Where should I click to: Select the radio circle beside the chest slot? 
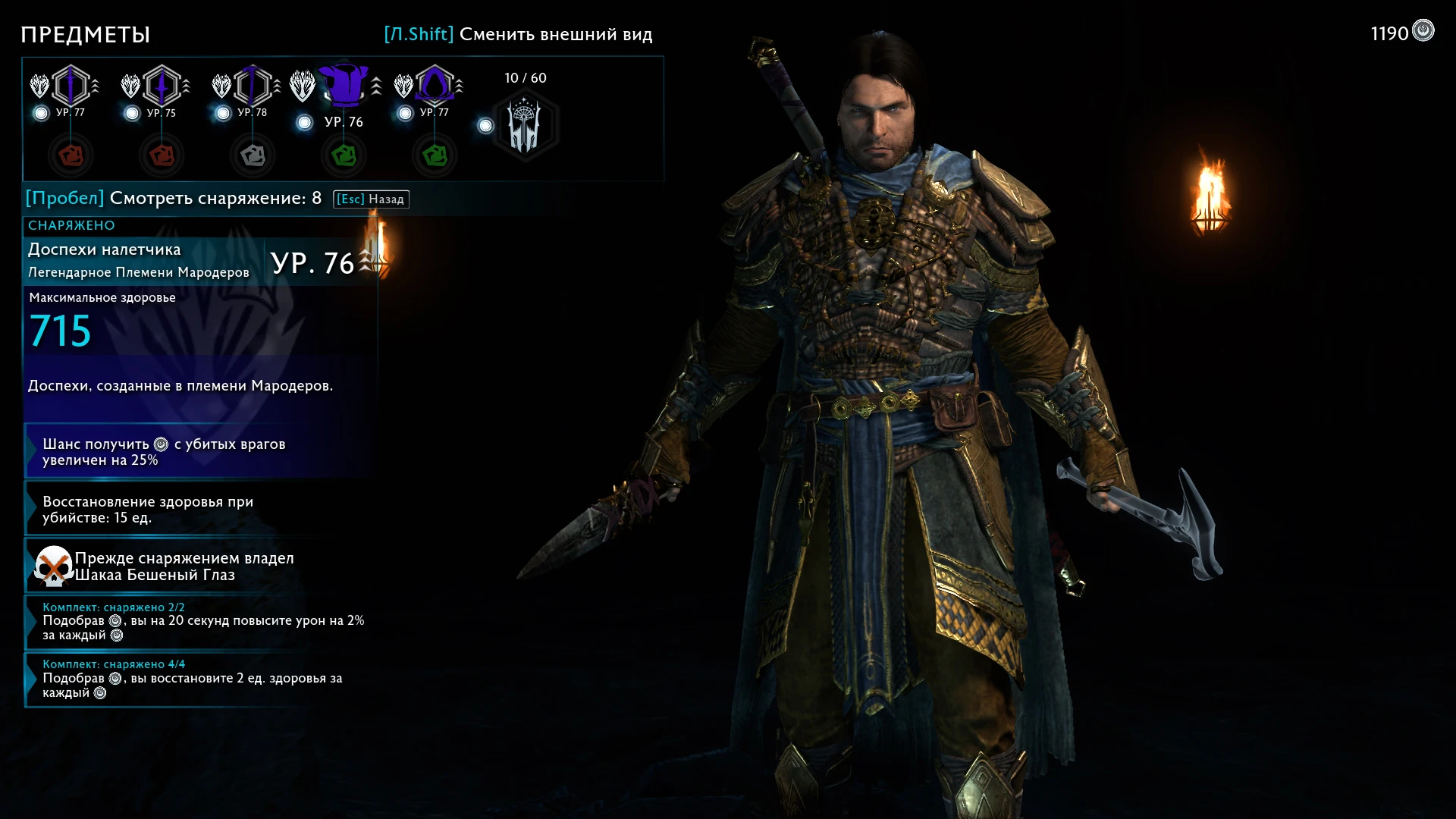pos(306,121)
